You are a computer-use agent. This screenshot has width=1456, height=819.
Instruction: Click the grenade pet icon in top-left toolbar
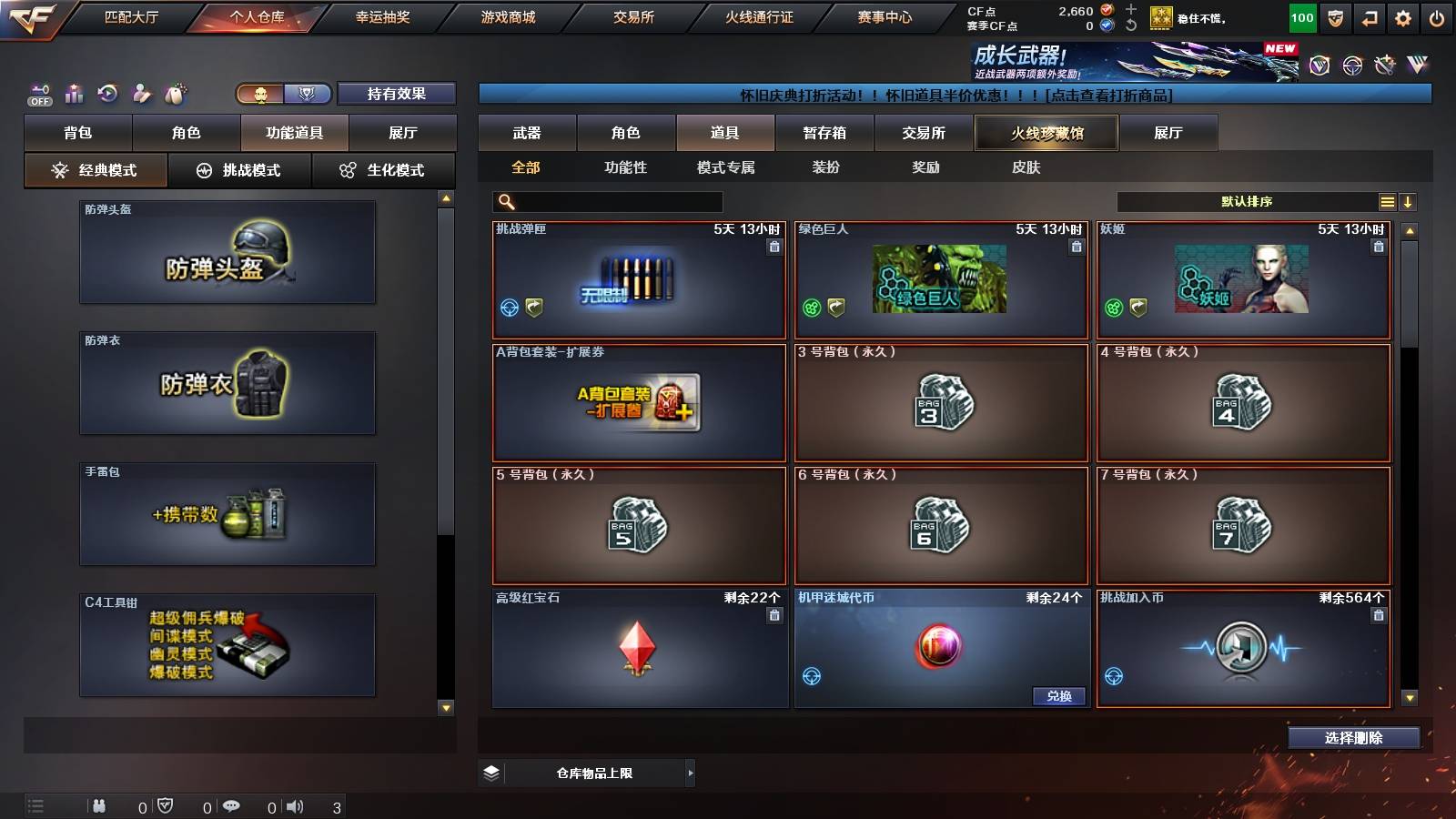pos(174,92)
